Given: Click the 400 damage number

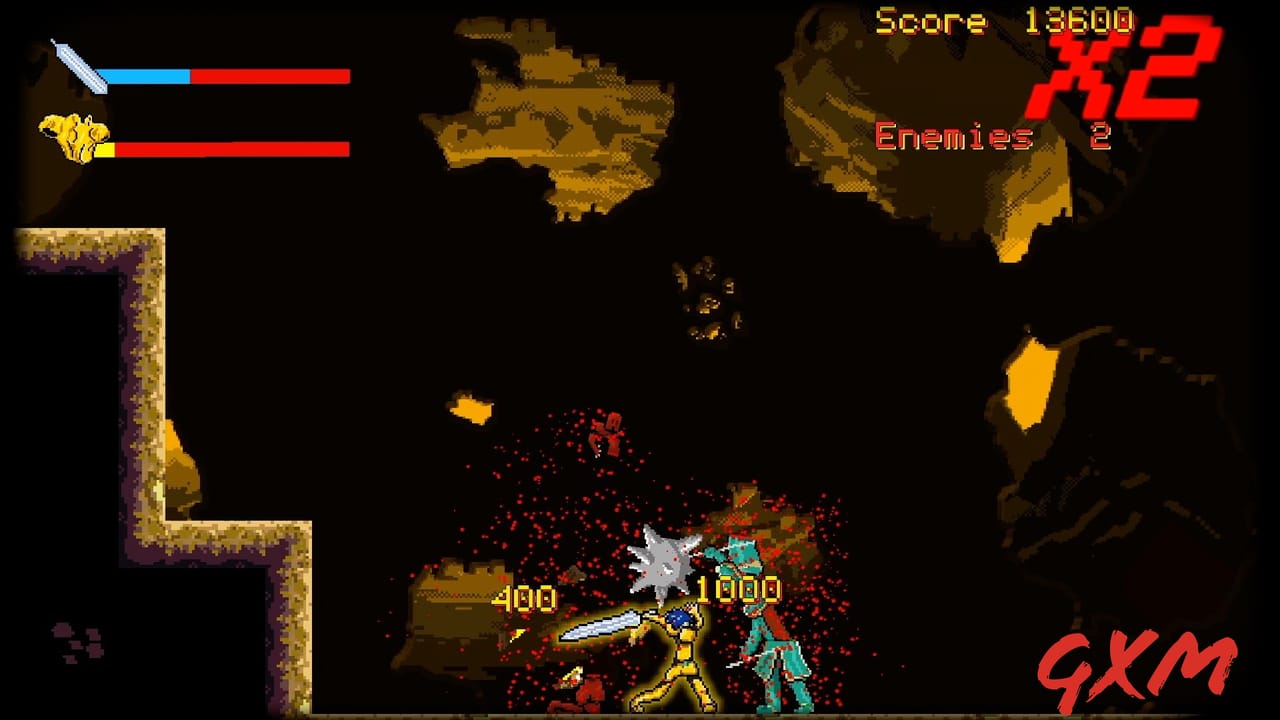Looking at the screenshot, I should pos(525,599).
